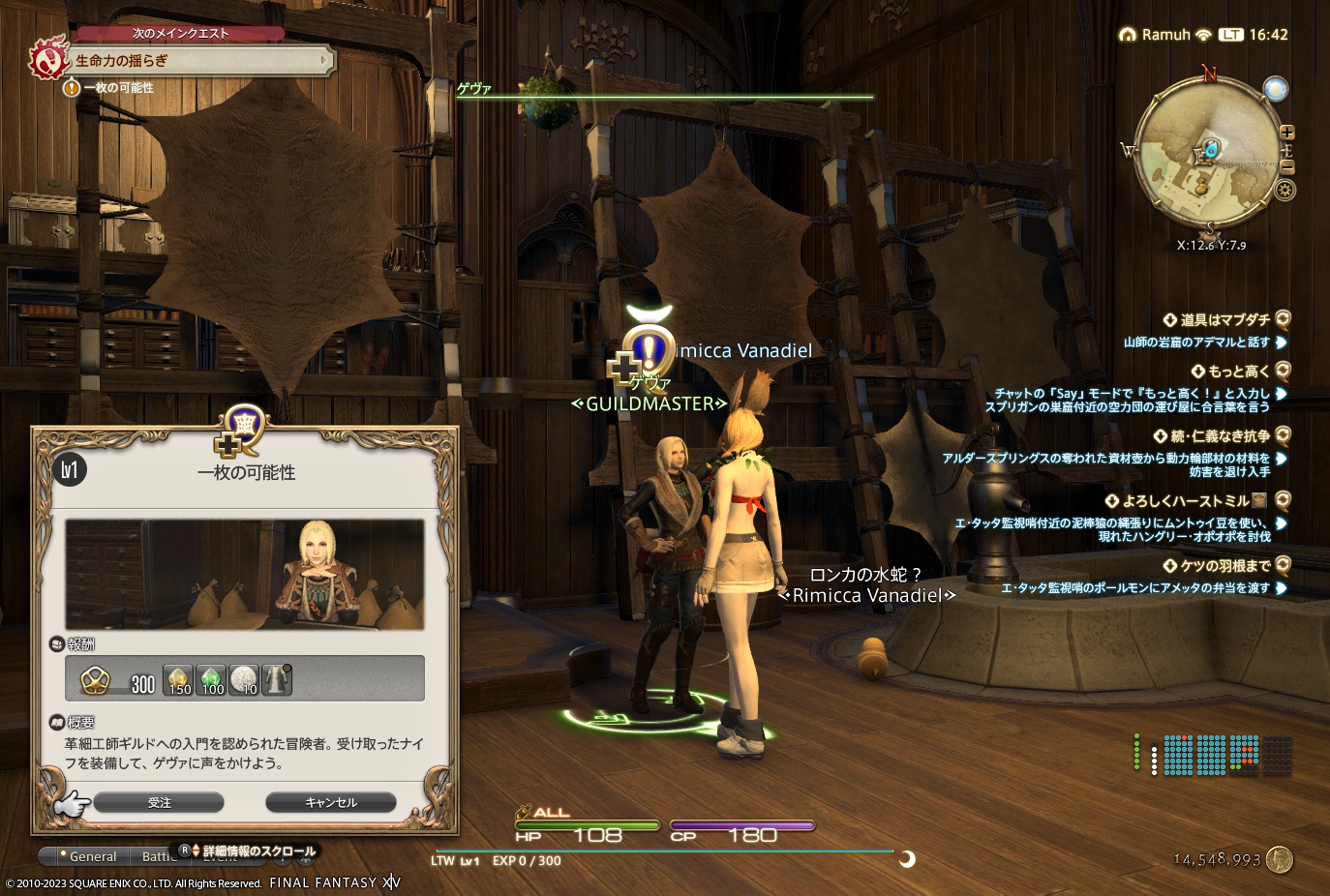Expand the 生命力の揺らぎ quest banner
The image size is (1330, 896).
coord(194,63)
